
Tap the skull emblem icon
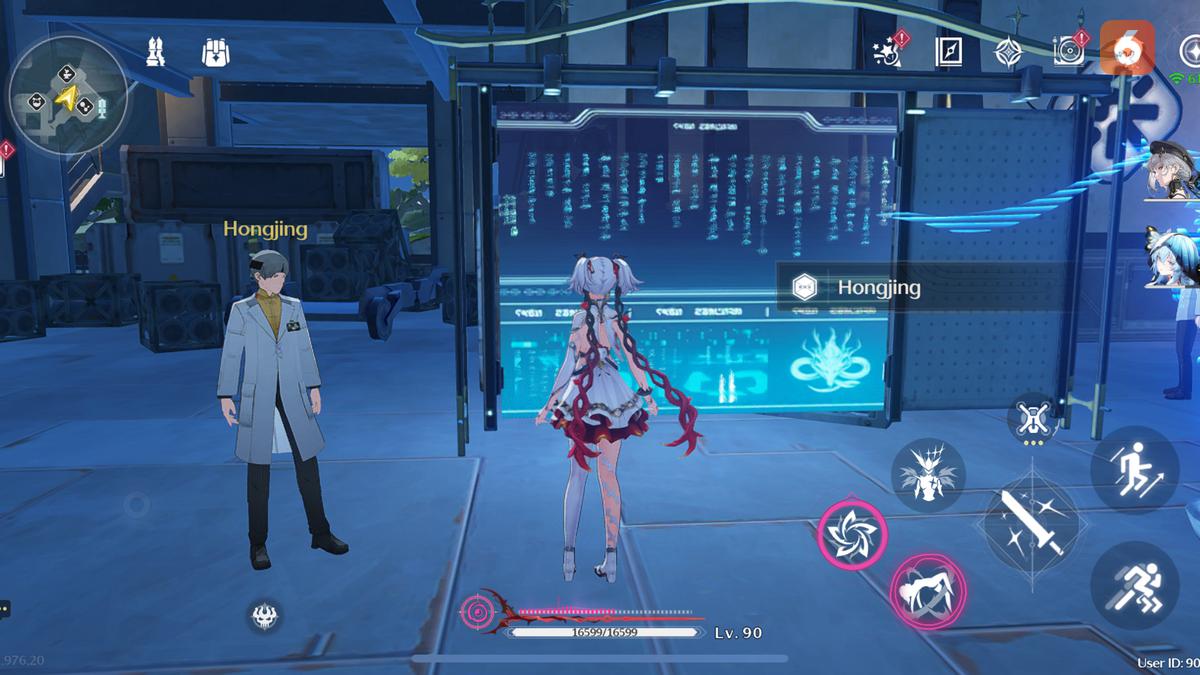(x=264, y=616)
